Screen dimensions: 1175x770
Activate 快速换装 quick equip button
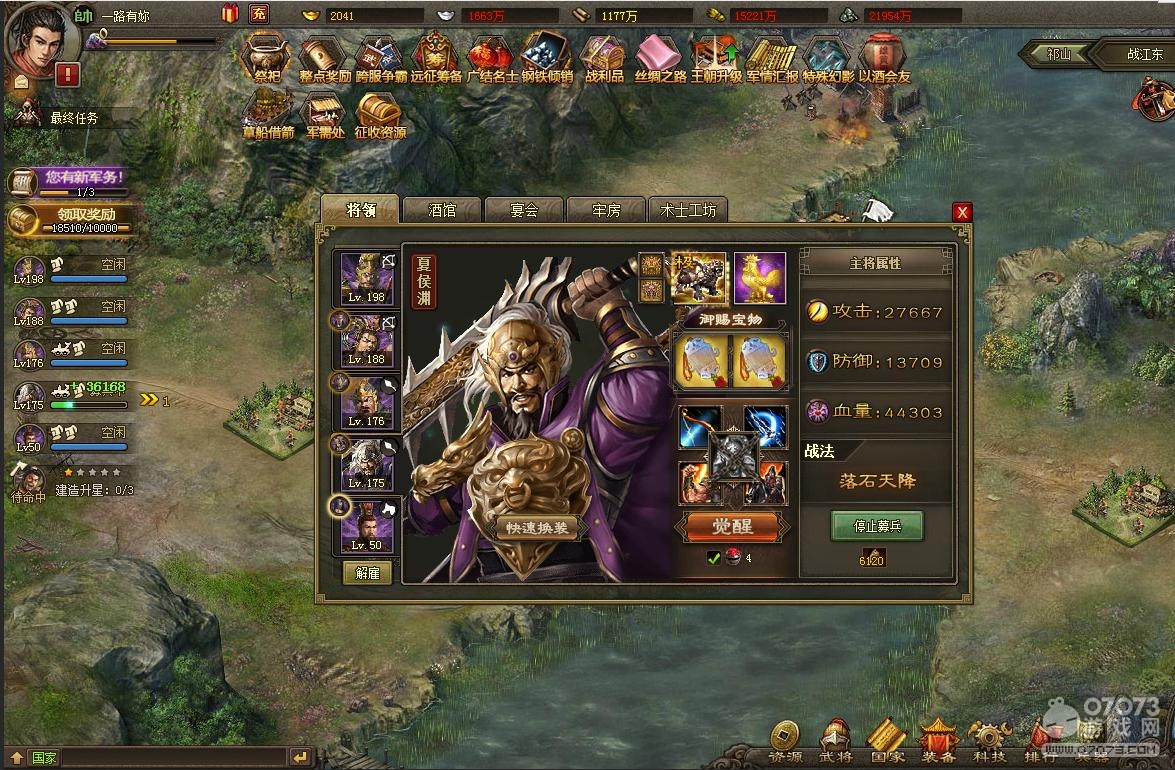point(542,529)
